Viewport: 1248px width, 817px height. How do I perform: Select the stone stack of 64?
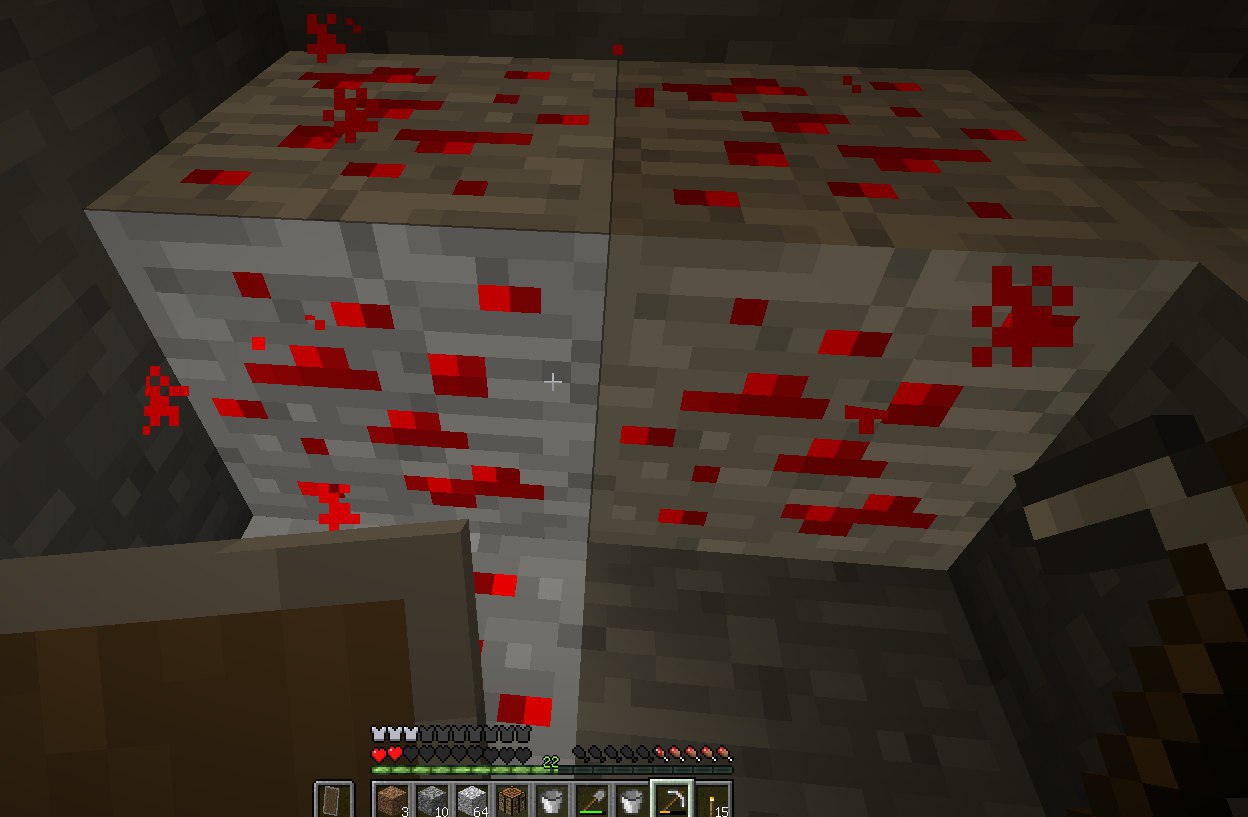coord(472,800)
